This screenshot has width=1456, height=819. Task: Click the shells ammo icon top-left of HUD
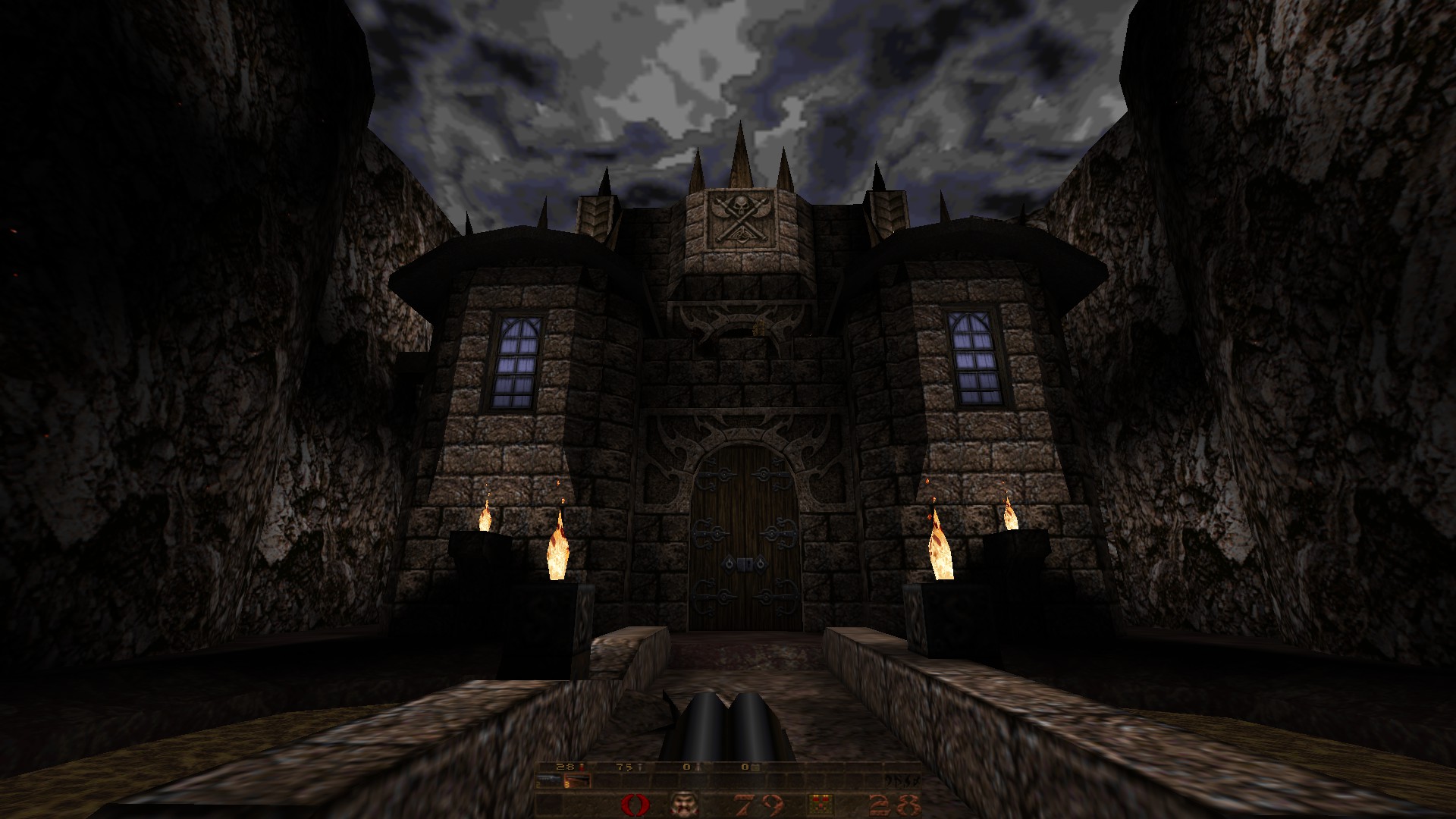click(580, 767)
